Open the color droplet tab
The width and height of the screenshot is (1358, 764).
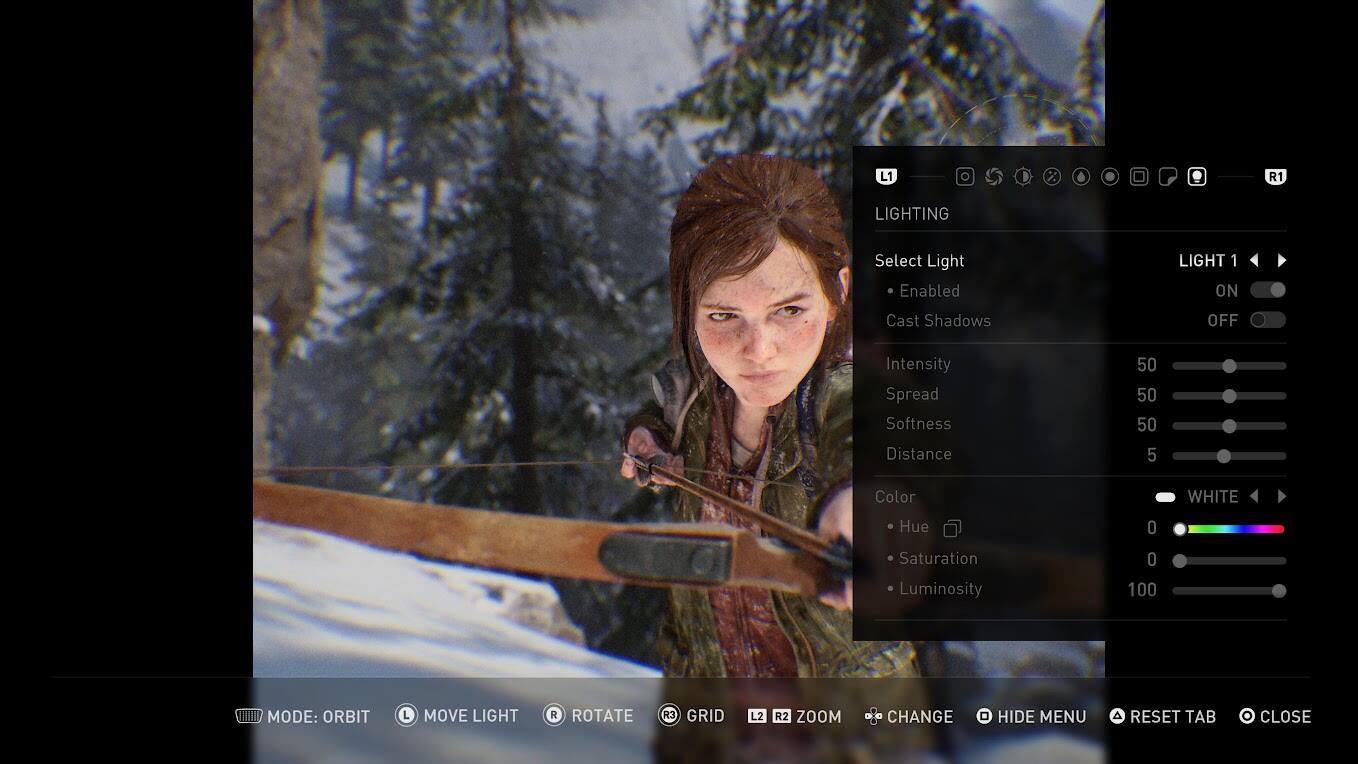tap(1081, 176)
